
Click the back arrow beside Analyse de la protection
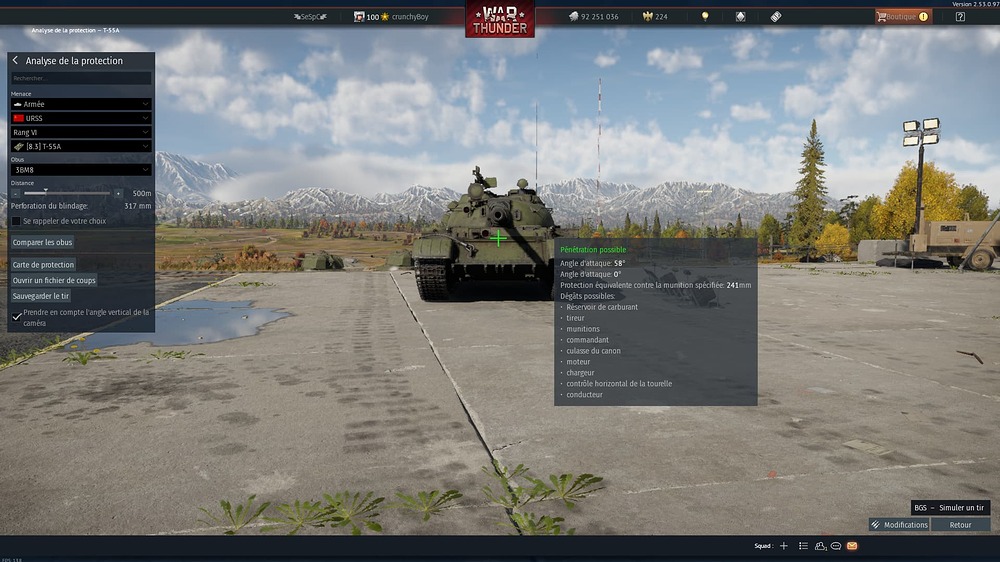(15, 61)
